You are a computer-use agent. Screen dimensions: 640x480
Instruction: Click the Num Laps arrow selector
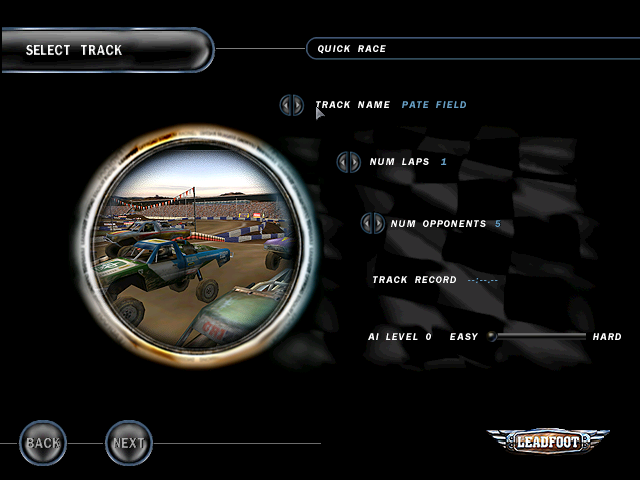(x=348, y=162)
